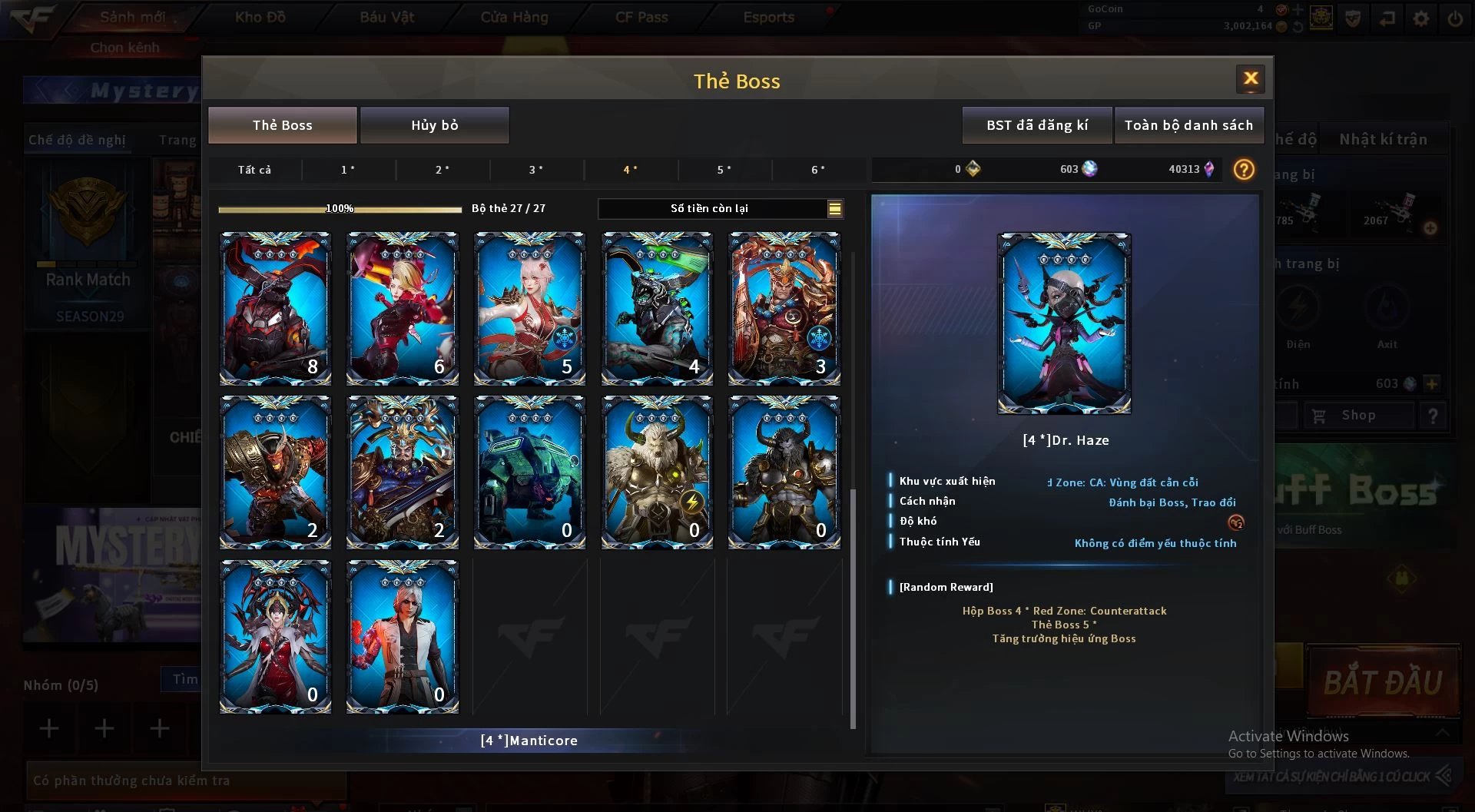Select the white-haired fox girl card with count 5
The width and height of the screenshot is (1475, 812).
pyautogui.click(x=529, y=308)
